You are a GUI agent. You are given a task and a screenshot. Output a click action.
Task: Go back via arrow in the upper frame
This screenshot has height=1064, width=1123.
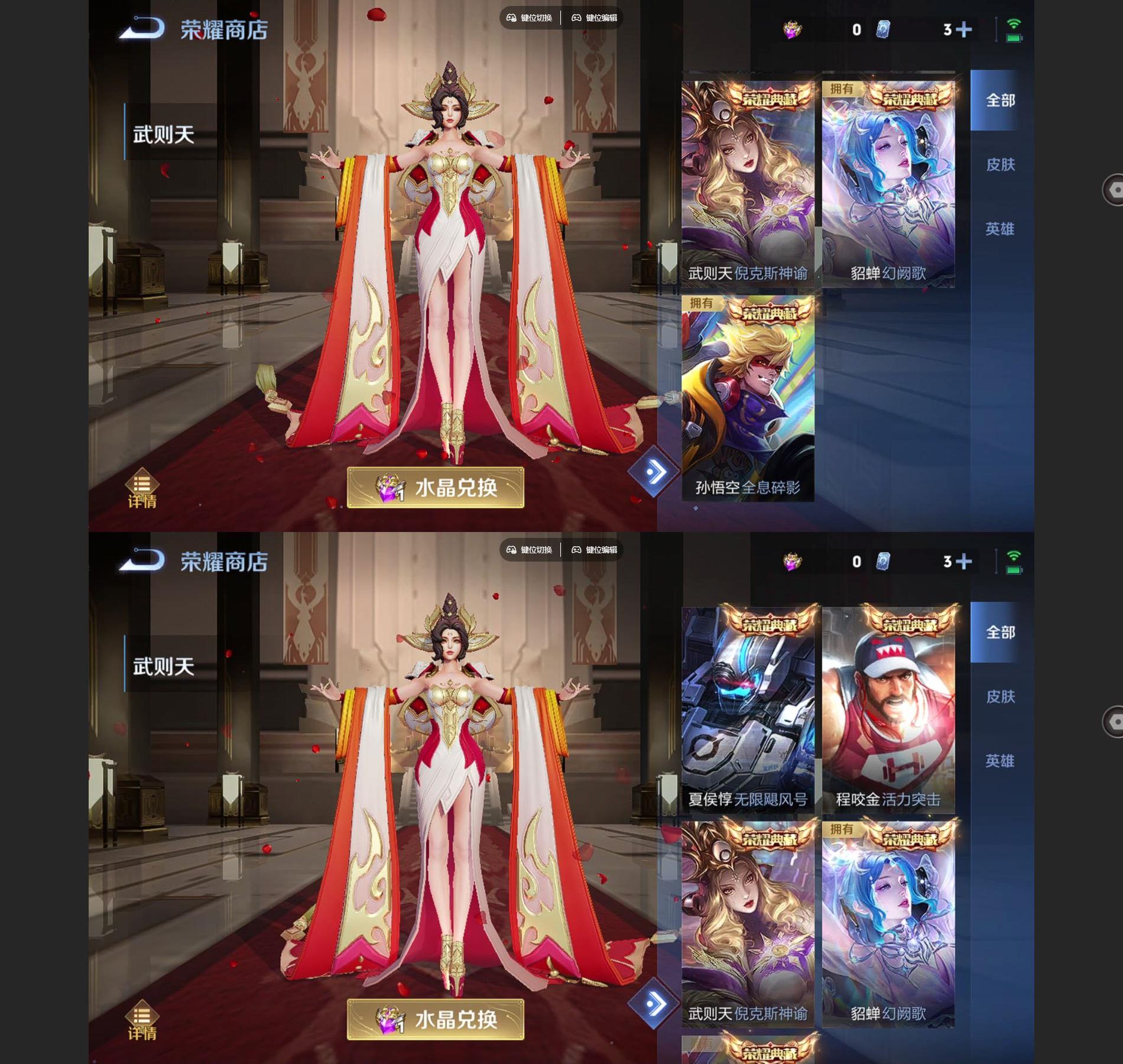tap(141, 29)
